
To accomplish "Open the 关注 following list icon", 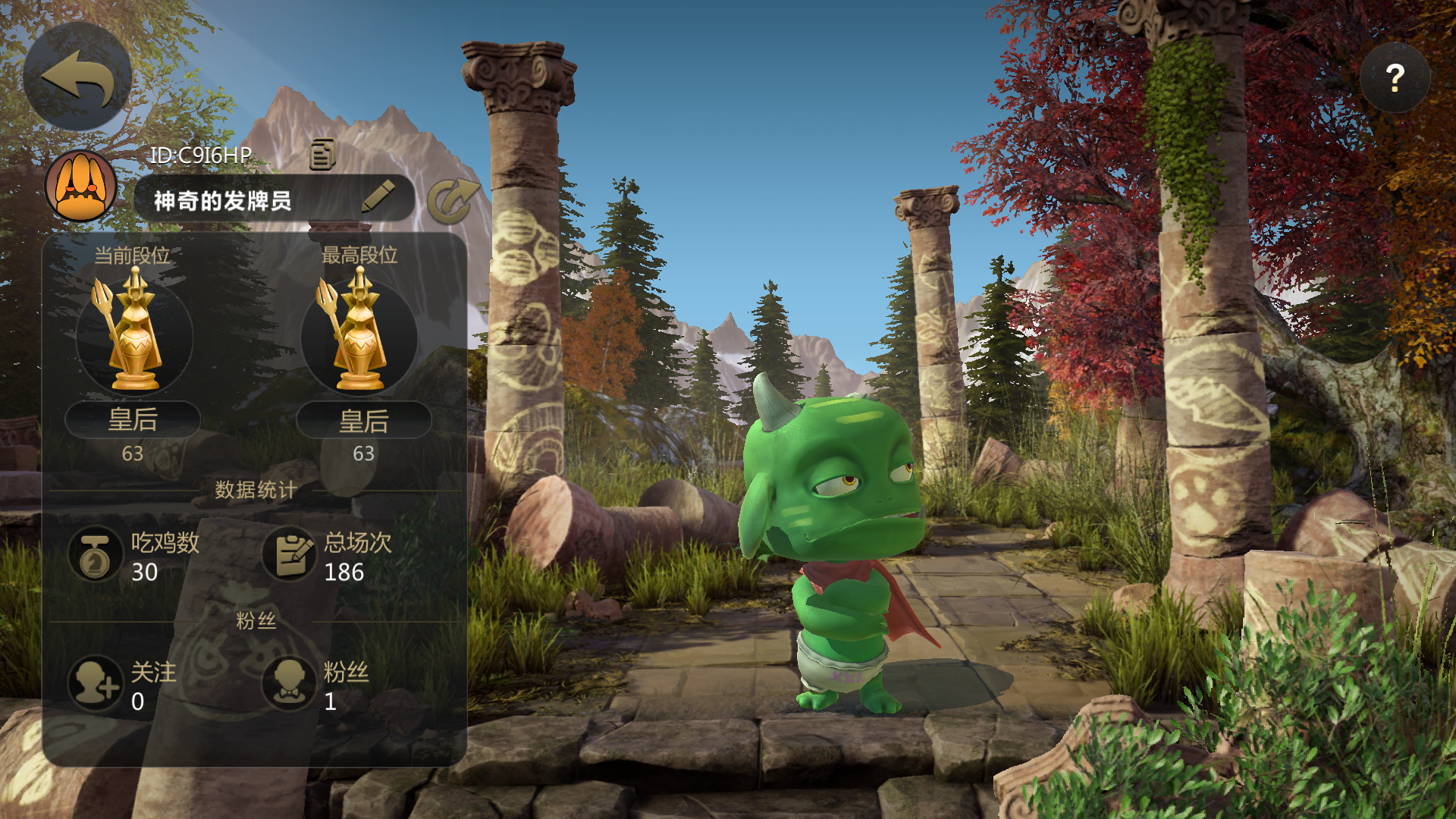I will coord(96,683).
